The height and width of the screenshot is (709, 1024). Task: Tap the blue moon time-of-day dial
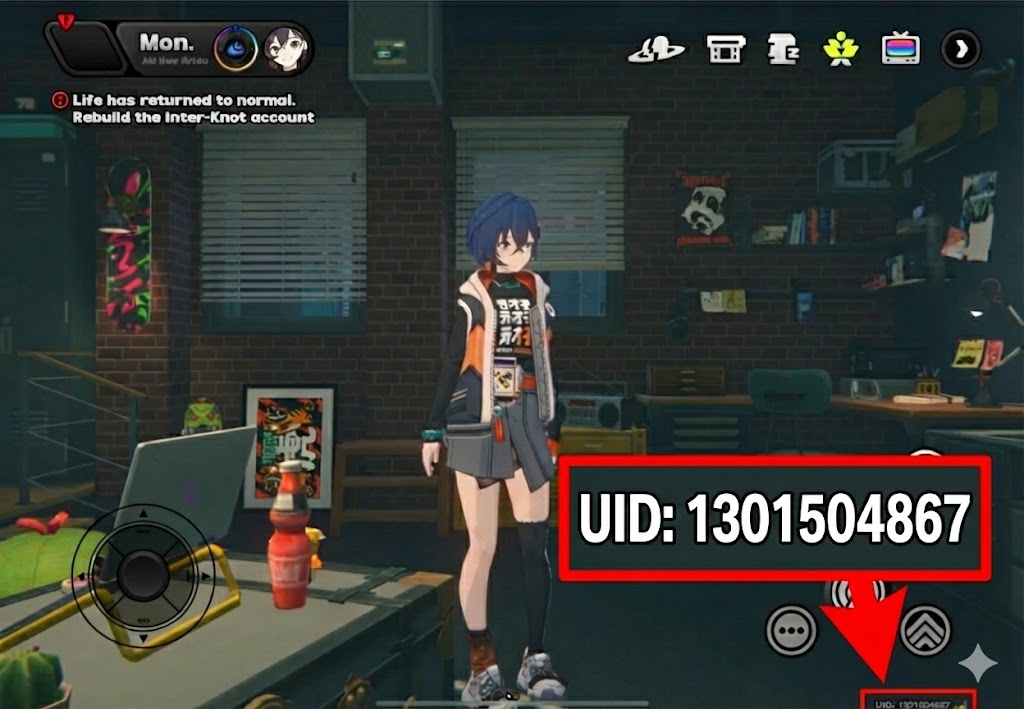click(x=236, y=47)
